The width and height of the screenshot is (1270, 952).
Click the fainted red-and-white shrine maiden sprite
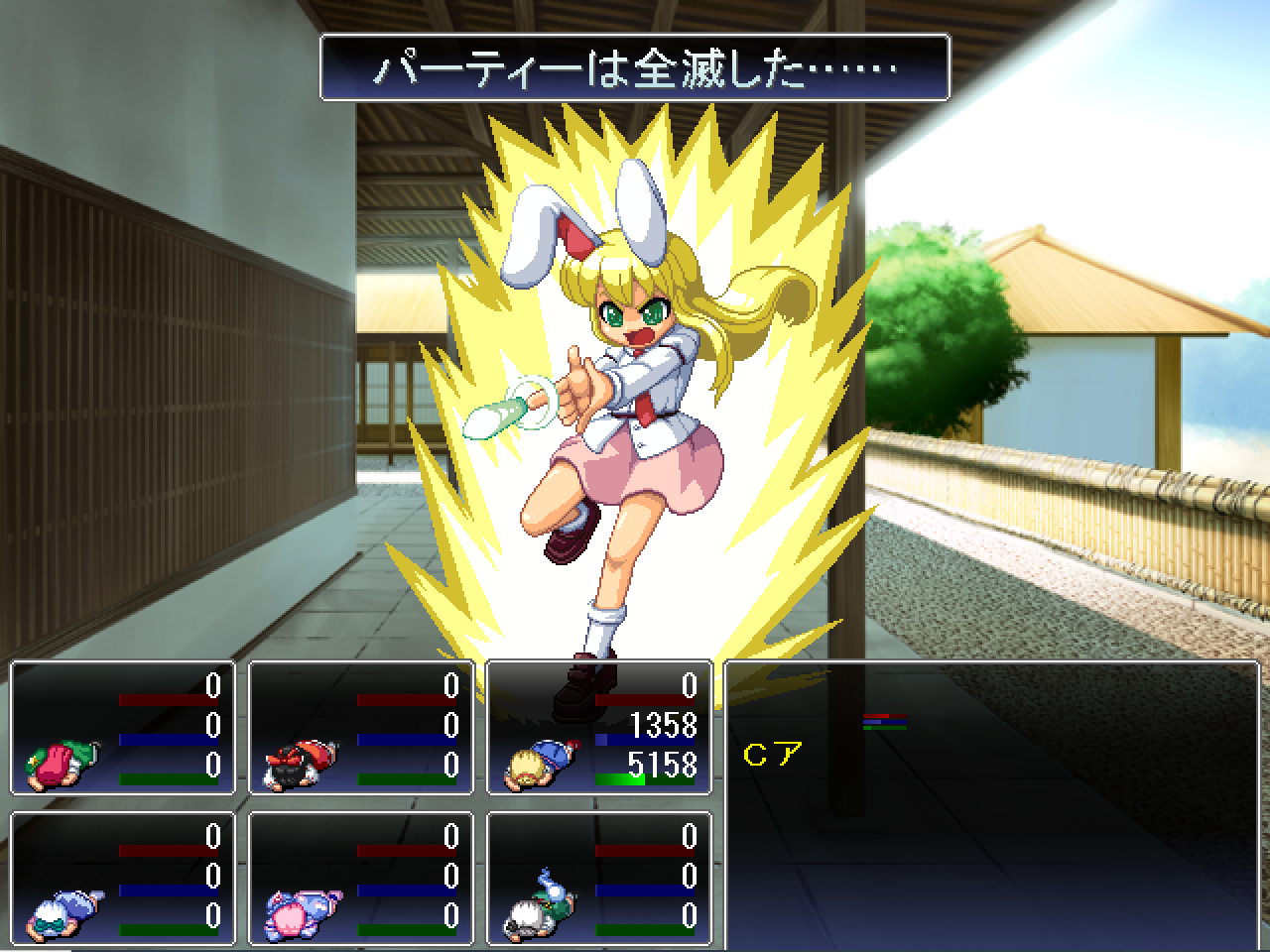point(298,764)
